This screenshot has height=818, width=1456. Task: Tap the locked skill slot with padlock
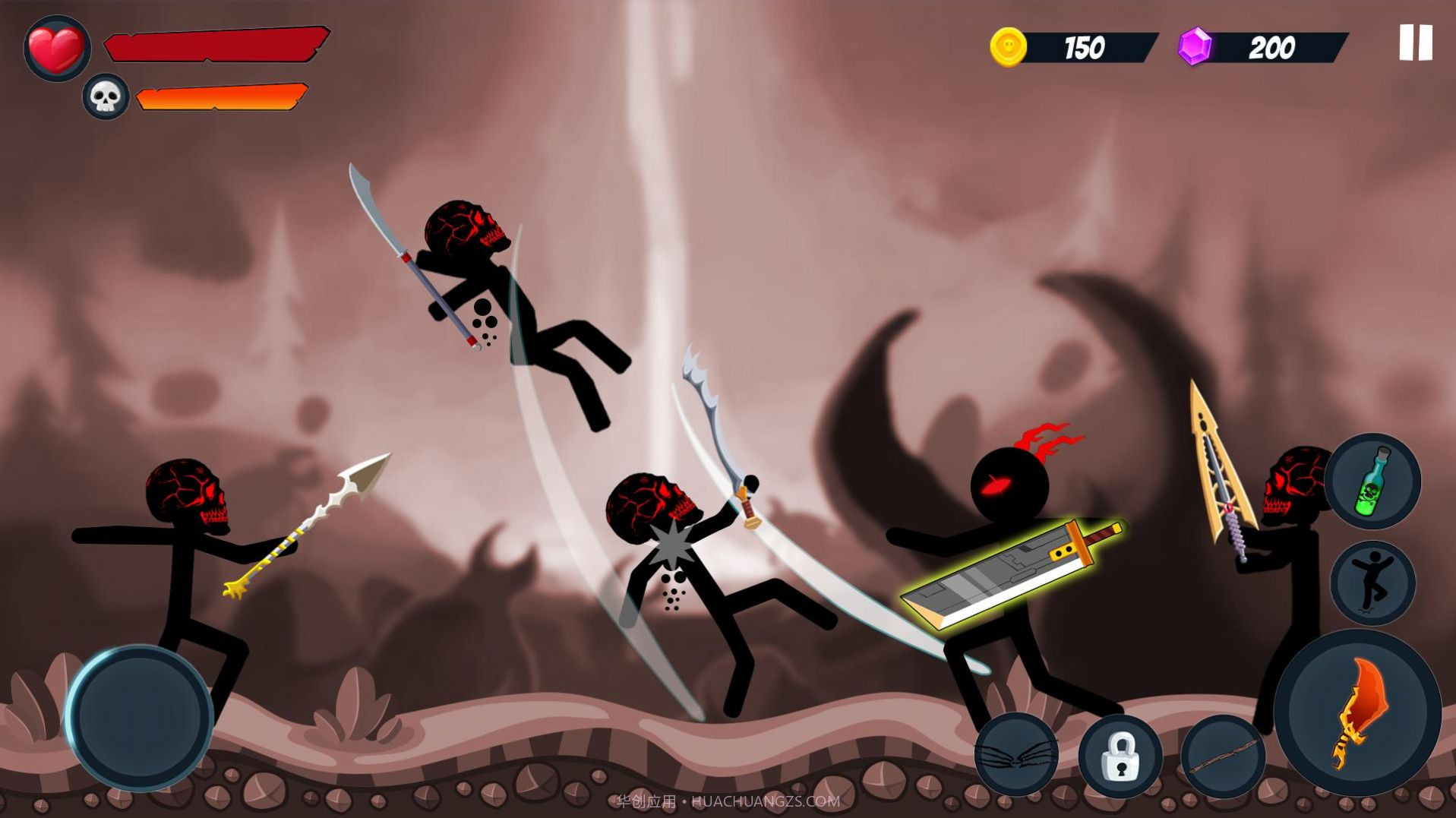pyautogui.click(x=1120, y=756)
